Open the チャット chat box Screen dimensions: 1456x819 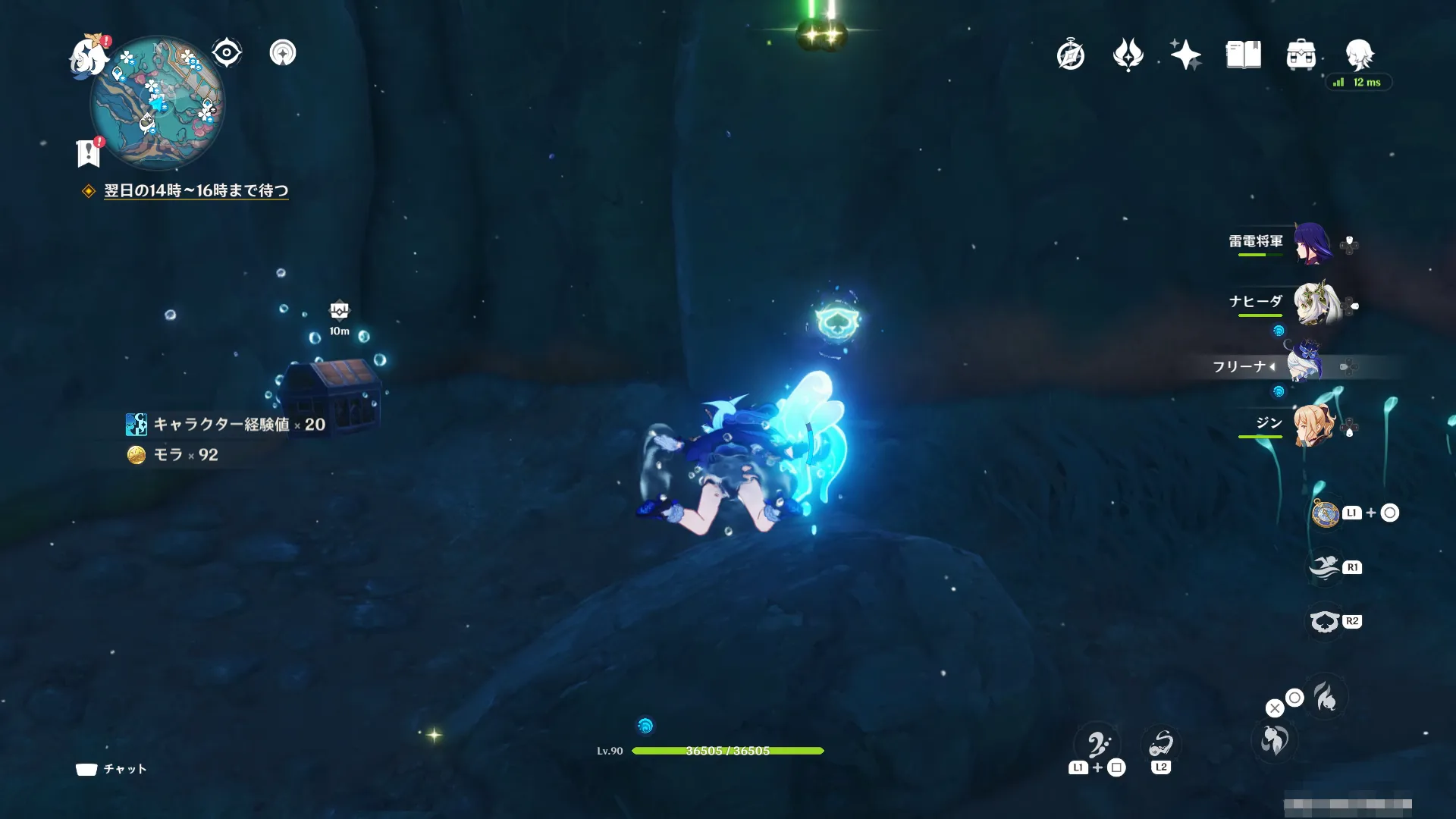(x=111, y=769)
